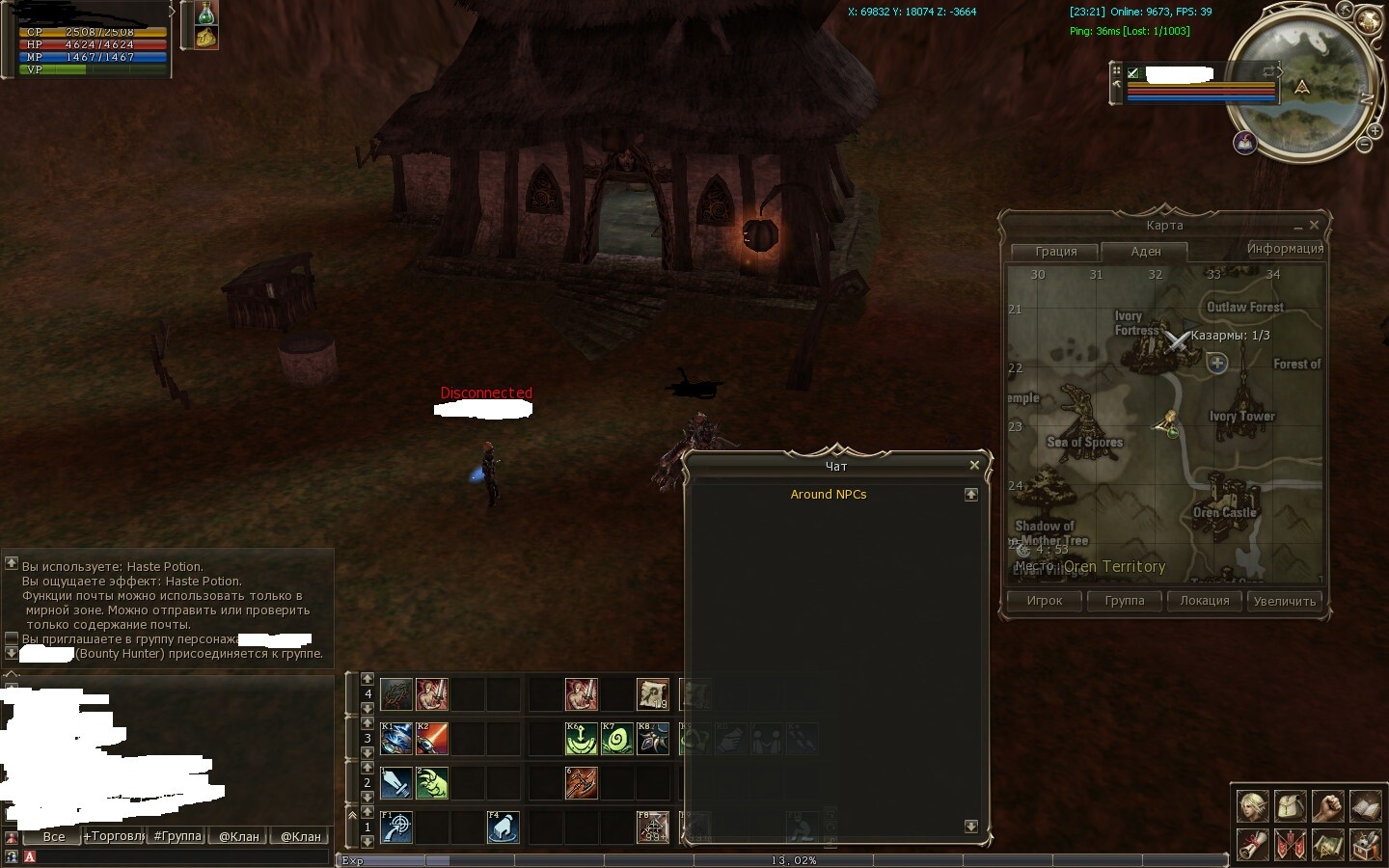Choose the Локация map button
This screenshot has width=1389, height=868.
click(x=1205, y=600)
